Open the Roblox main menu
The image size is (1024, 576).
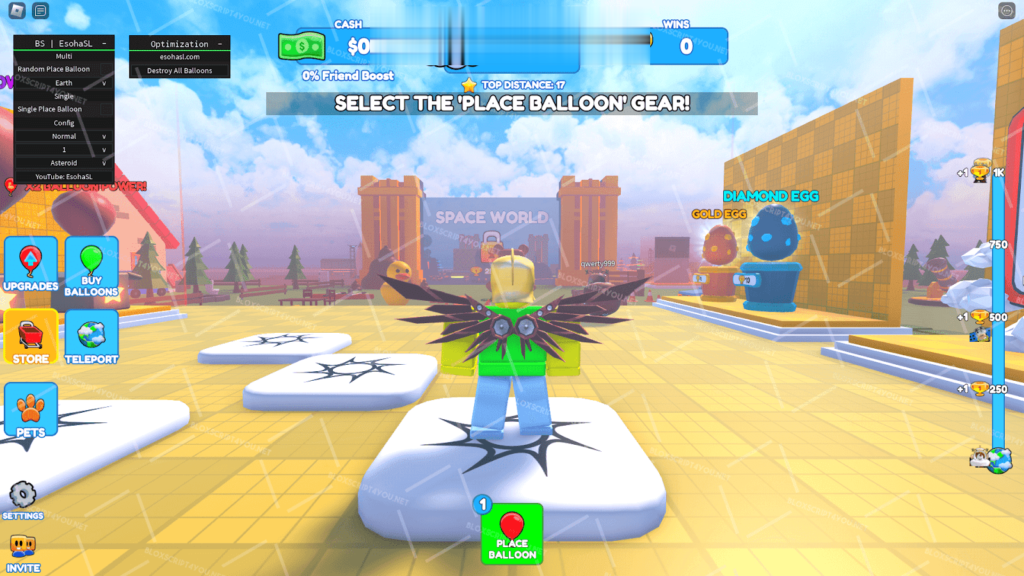click(16, 11)
